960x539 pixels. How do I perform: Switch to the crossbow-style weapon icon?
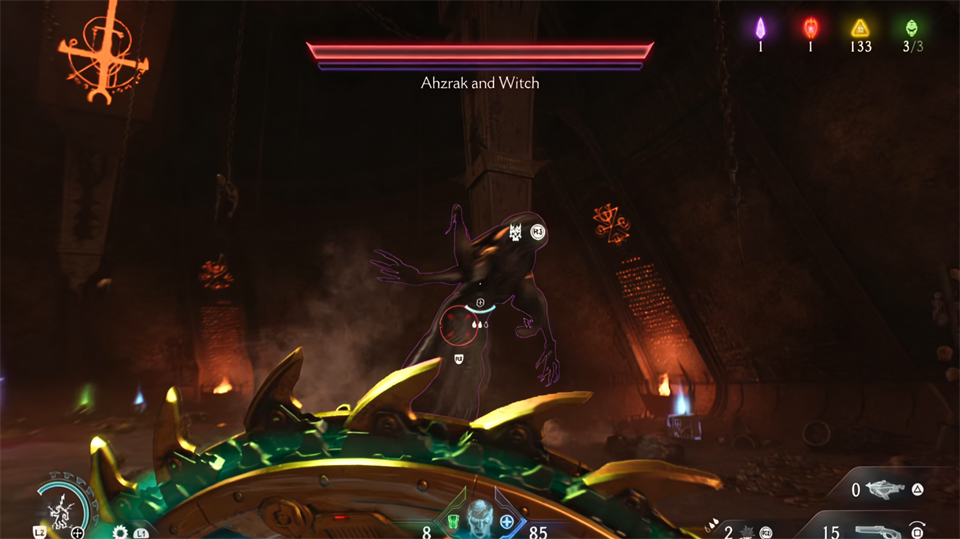tap(885, 490)
